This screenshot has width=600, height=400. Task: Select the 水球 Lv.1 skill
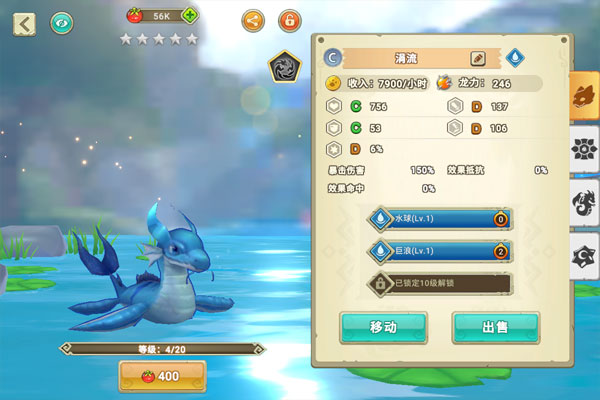440,219
